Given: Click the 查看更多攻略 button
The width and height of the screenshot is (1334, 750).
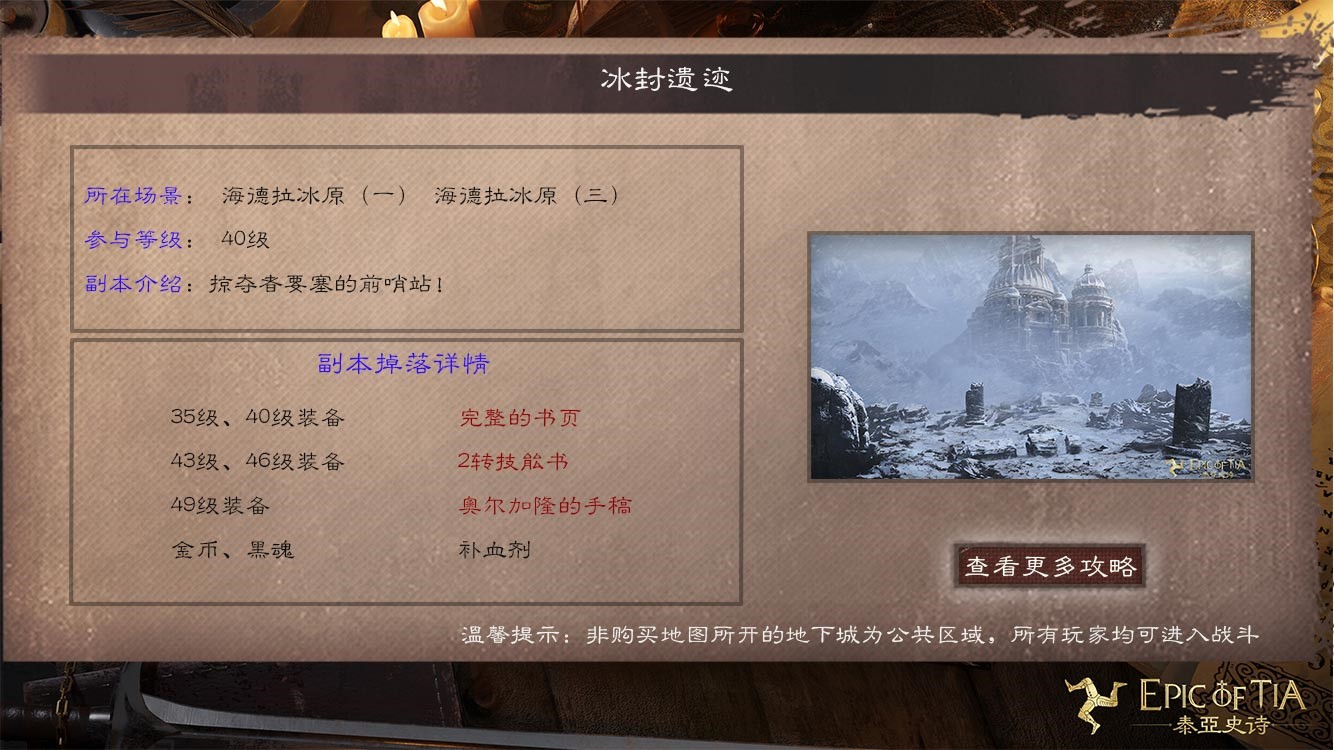Looking at the screenshot, I should pos(1048,564).
